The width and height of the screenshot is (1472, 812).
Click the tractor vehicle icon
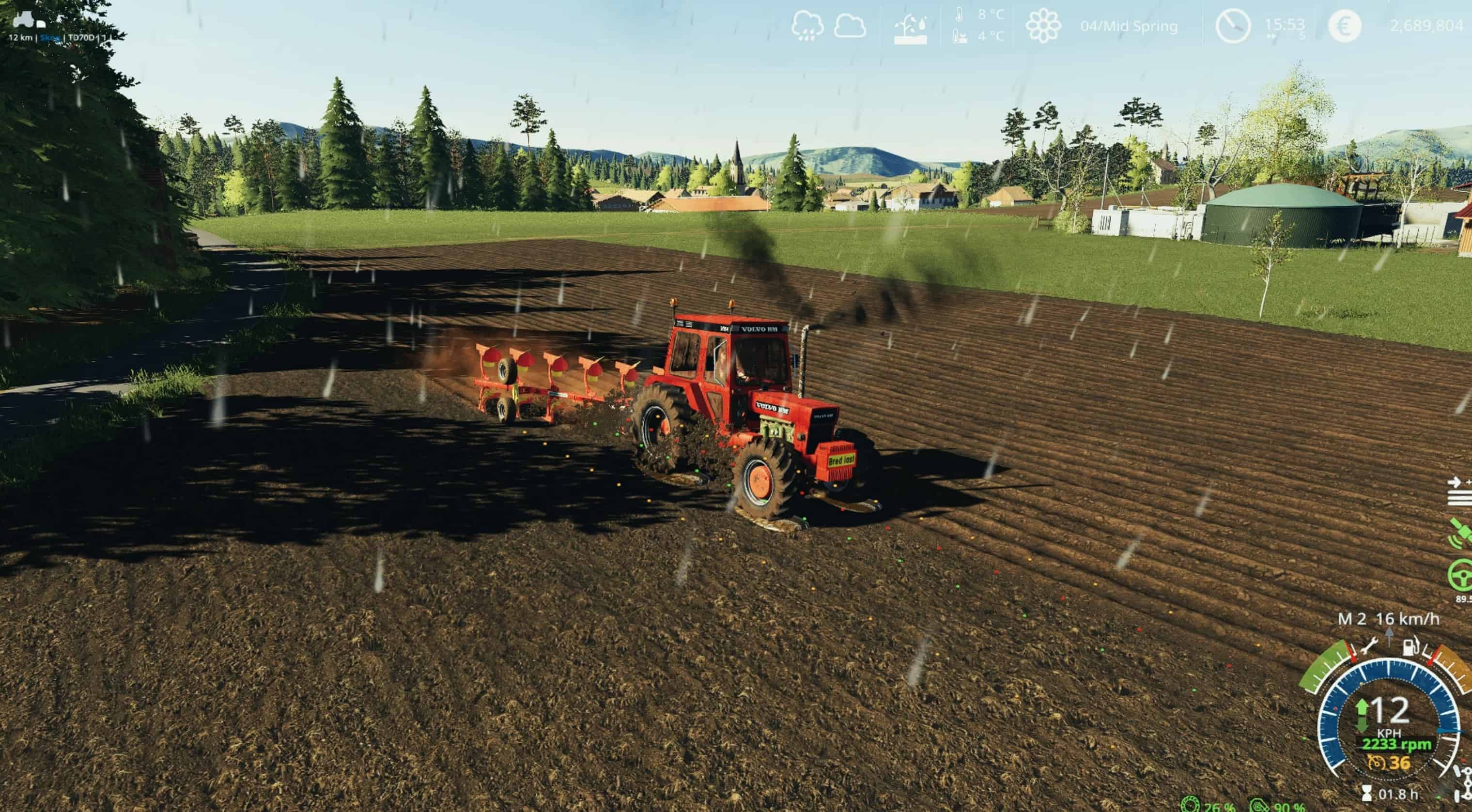29,20
